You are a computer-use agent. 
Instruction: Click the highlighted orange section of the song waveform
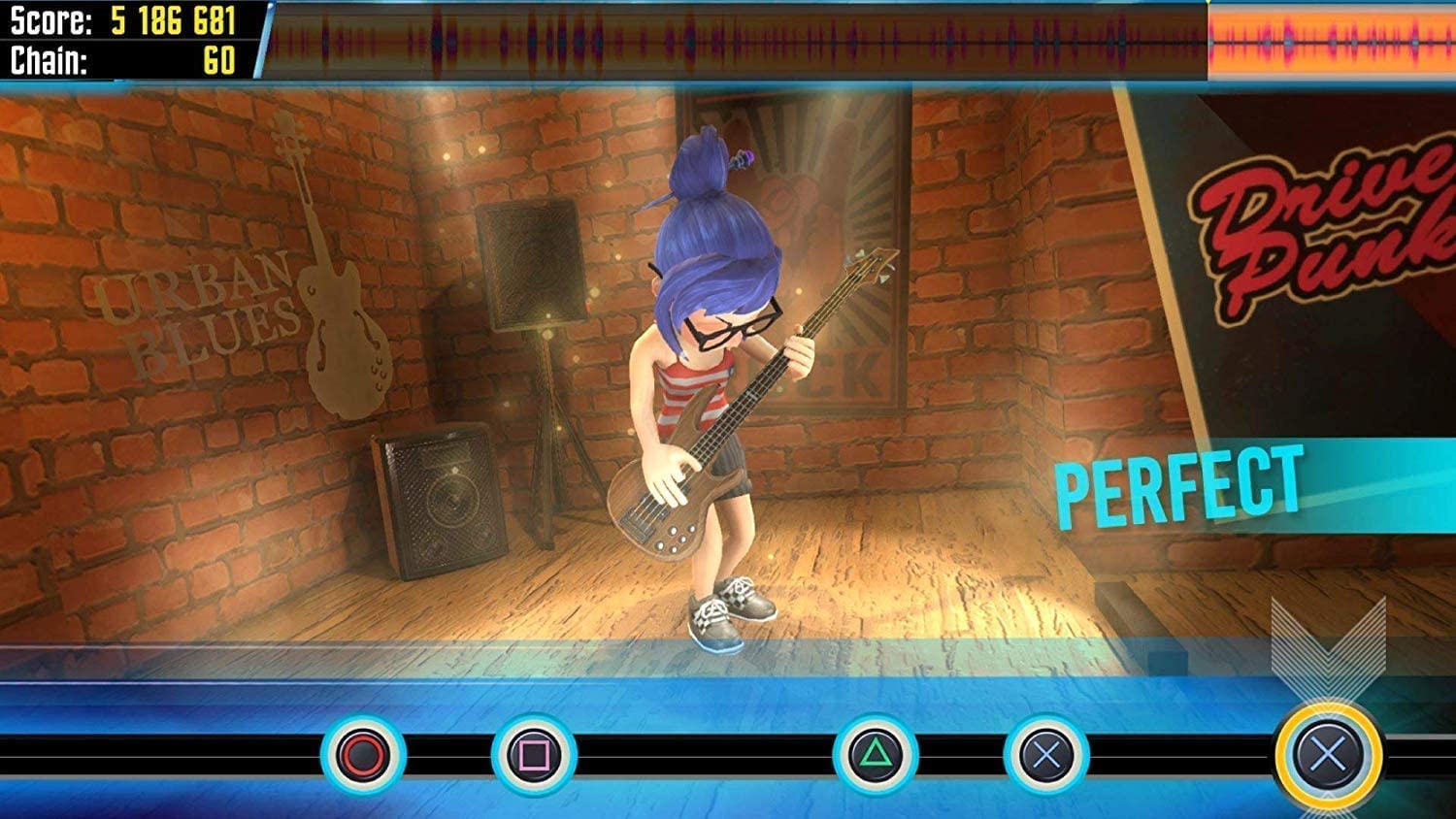tap(1331, 41)
